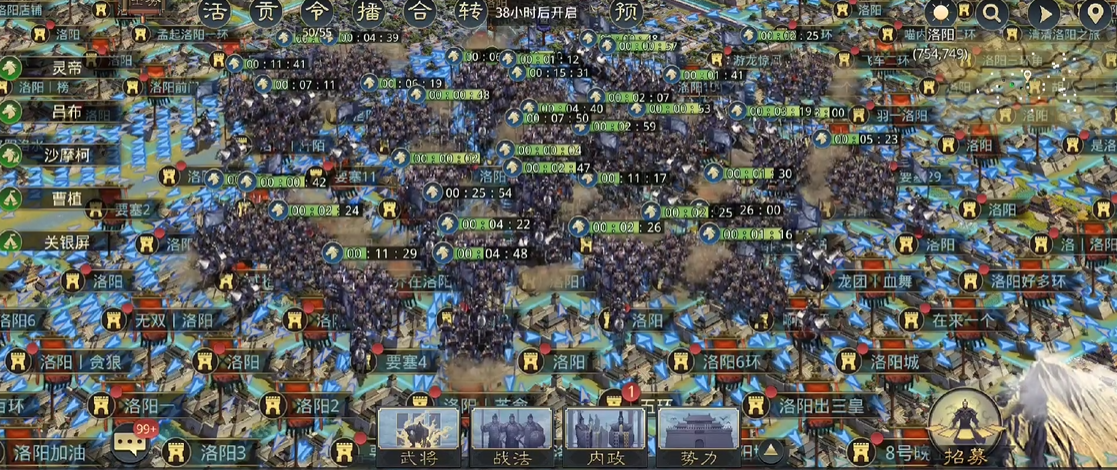Viewport: 1117px width, 470px height.
Task: Open the 战法 tactics menu
Action: pyautogui.click(x=511, y=437)
